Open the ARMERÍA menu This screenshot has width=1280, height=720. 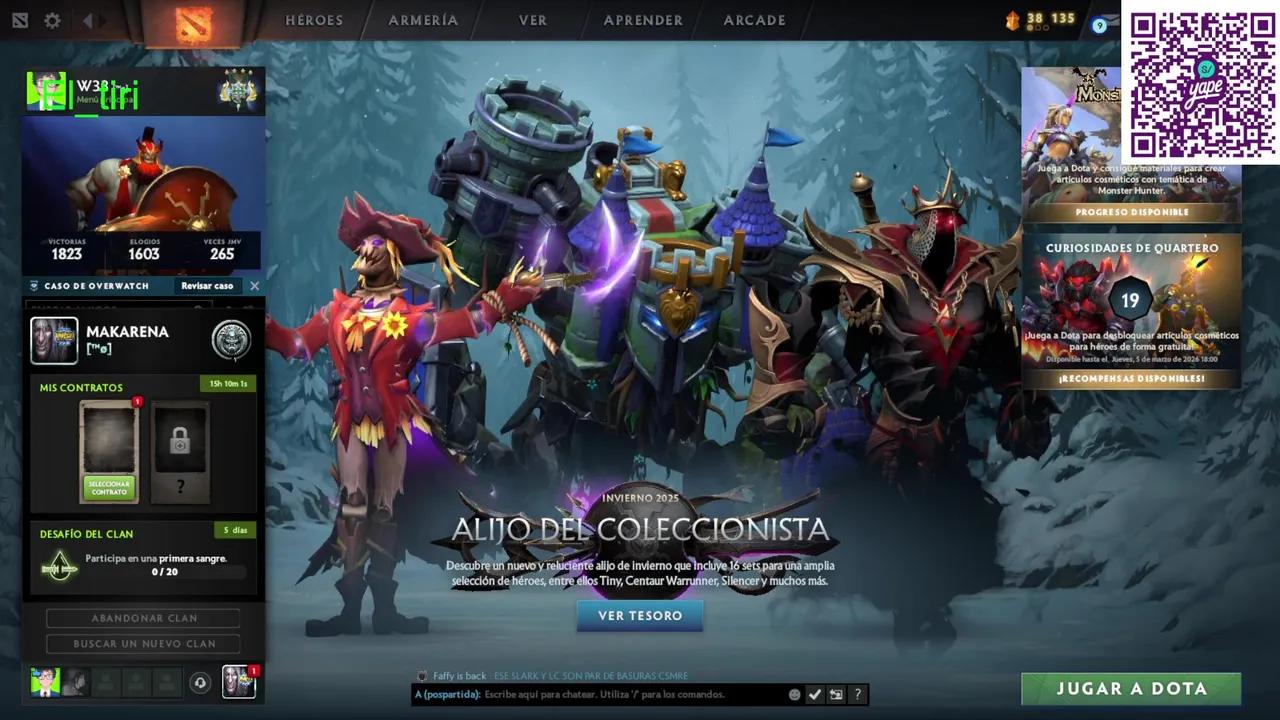click(x=423, y=20)
